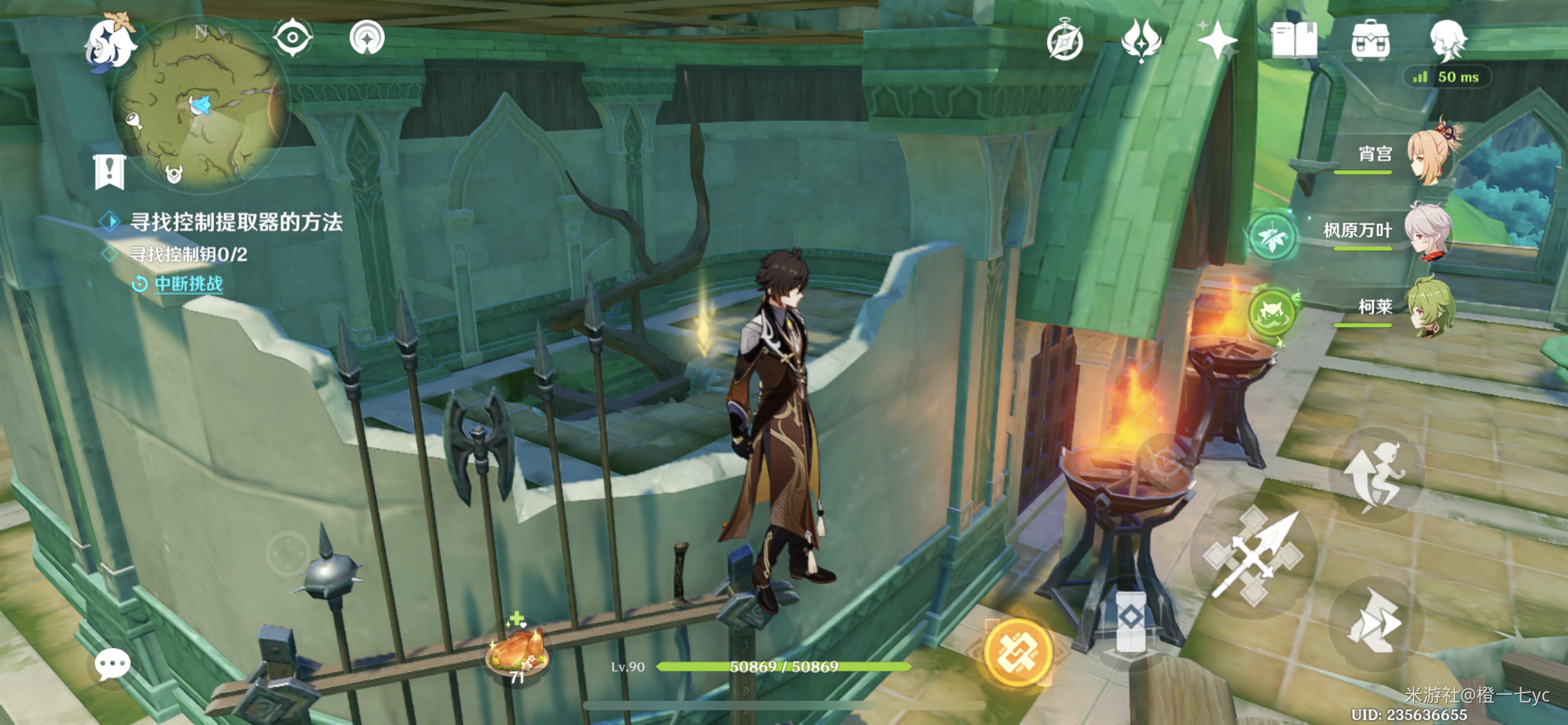Activate the golden elemental burst button
The width and height of the screenshot is (1568, 725).
click(x=1017, y=652)
